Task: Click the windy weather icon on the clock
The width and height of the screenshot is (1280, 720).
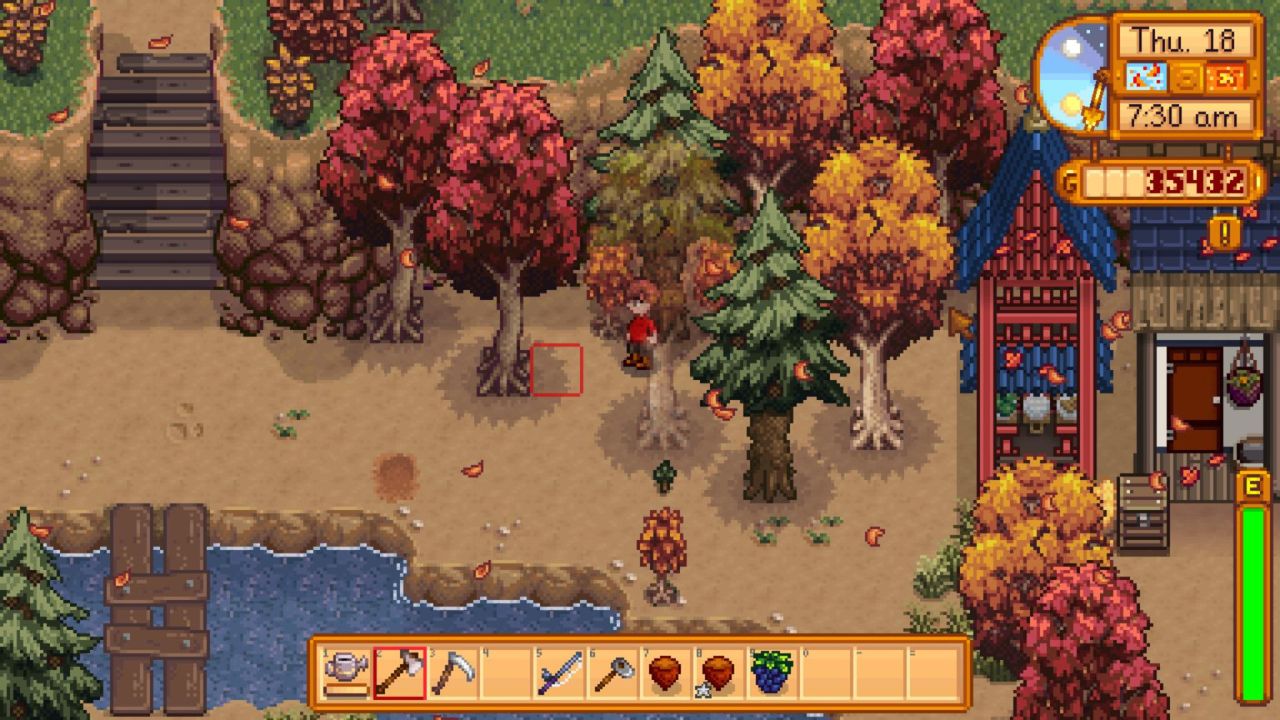Action: (1147, 77)
